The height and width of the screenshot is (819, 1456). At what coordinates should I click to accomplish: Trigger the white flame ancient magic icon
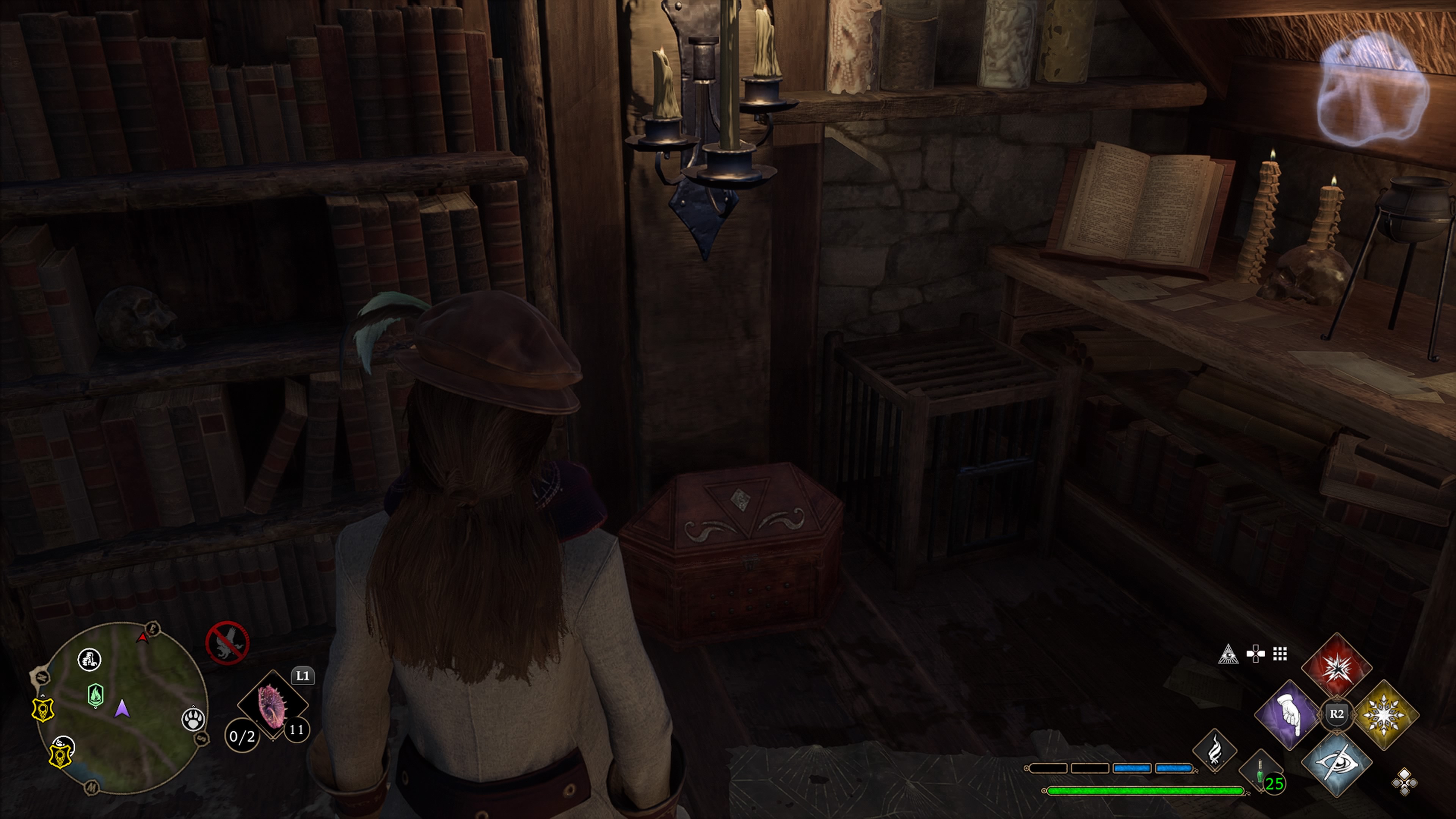click(x=1214, y=751)
